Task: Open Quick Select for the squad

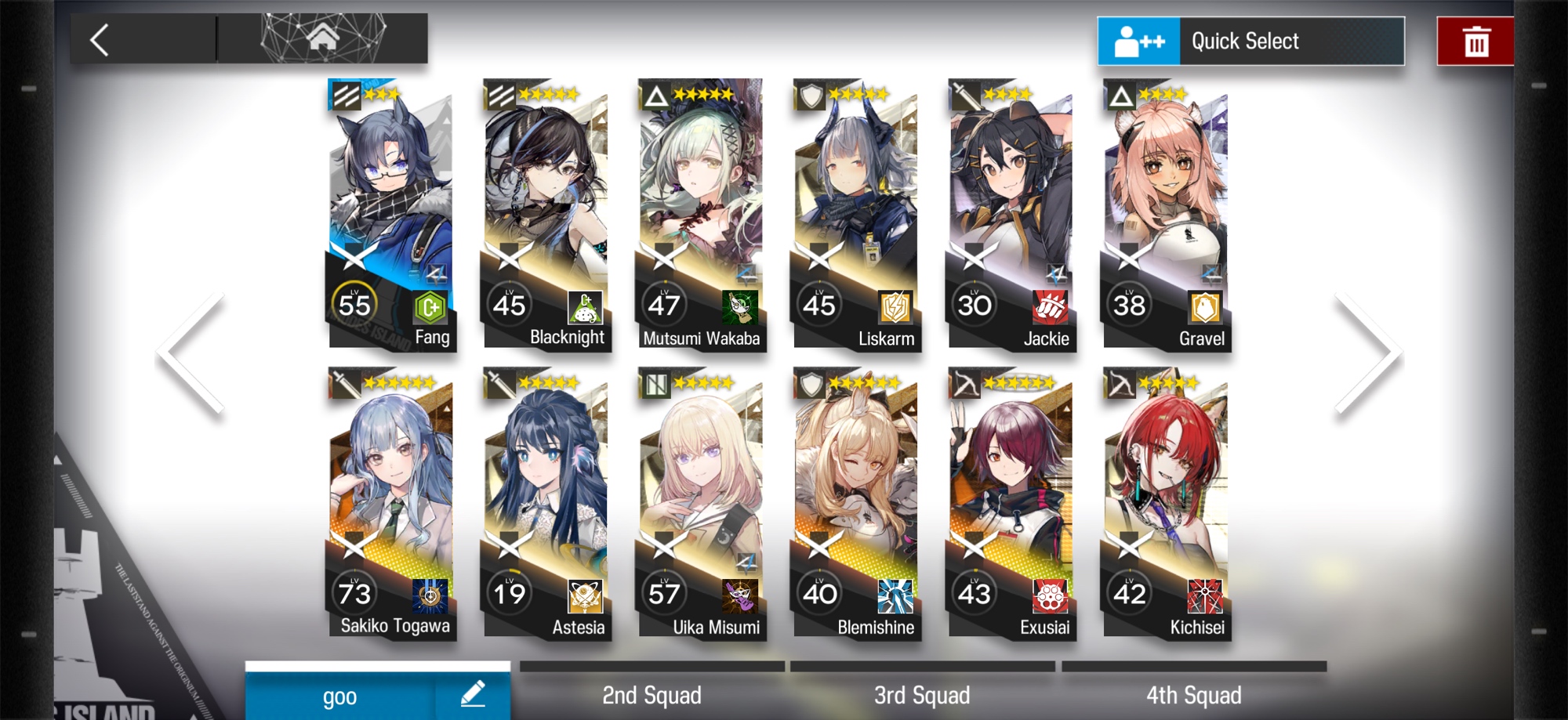Action: (1250, 41)
